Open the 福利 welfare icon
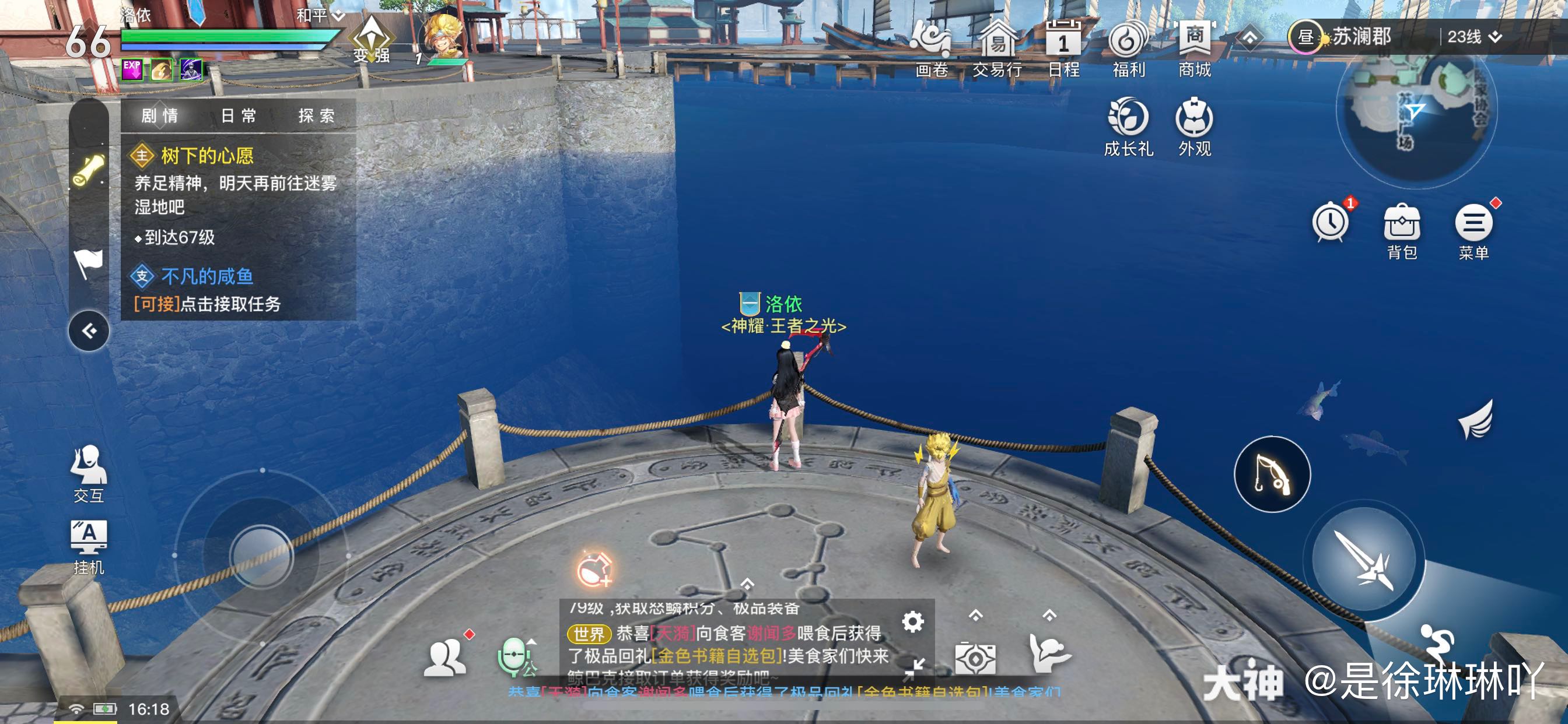 click(1129, 43)
